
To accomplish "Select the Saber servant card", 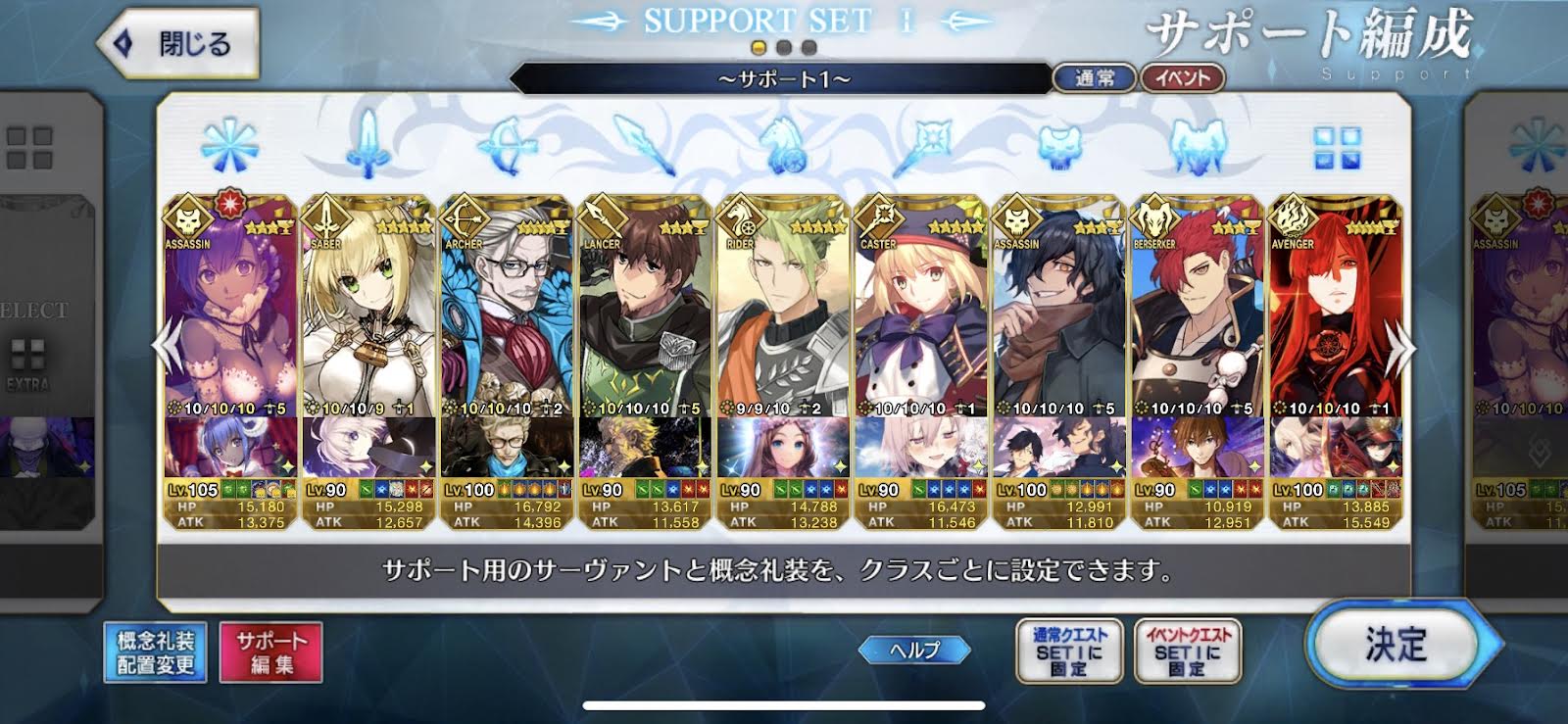I will point(367,323).
